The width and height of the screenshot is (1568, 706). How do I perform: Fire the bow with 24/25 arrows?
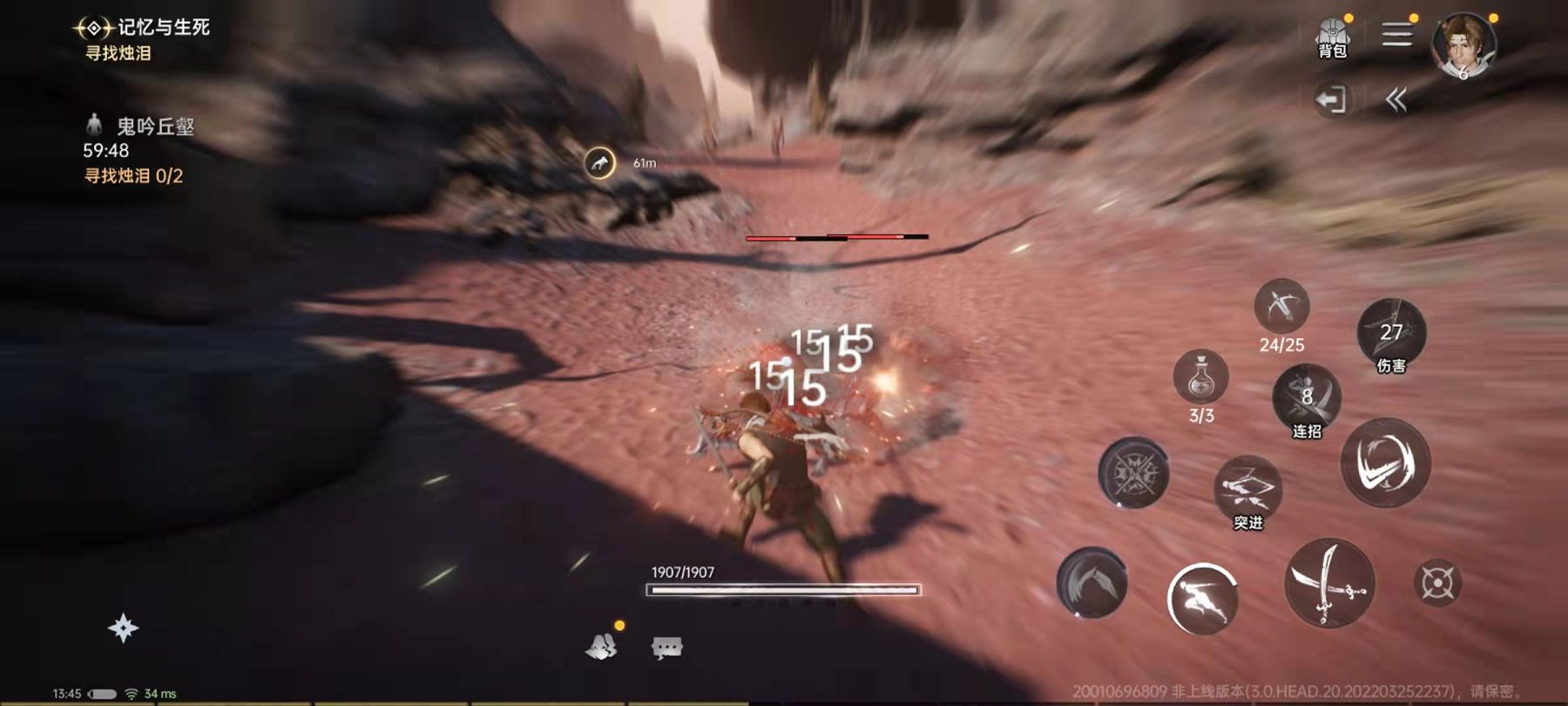point(1281,307)
